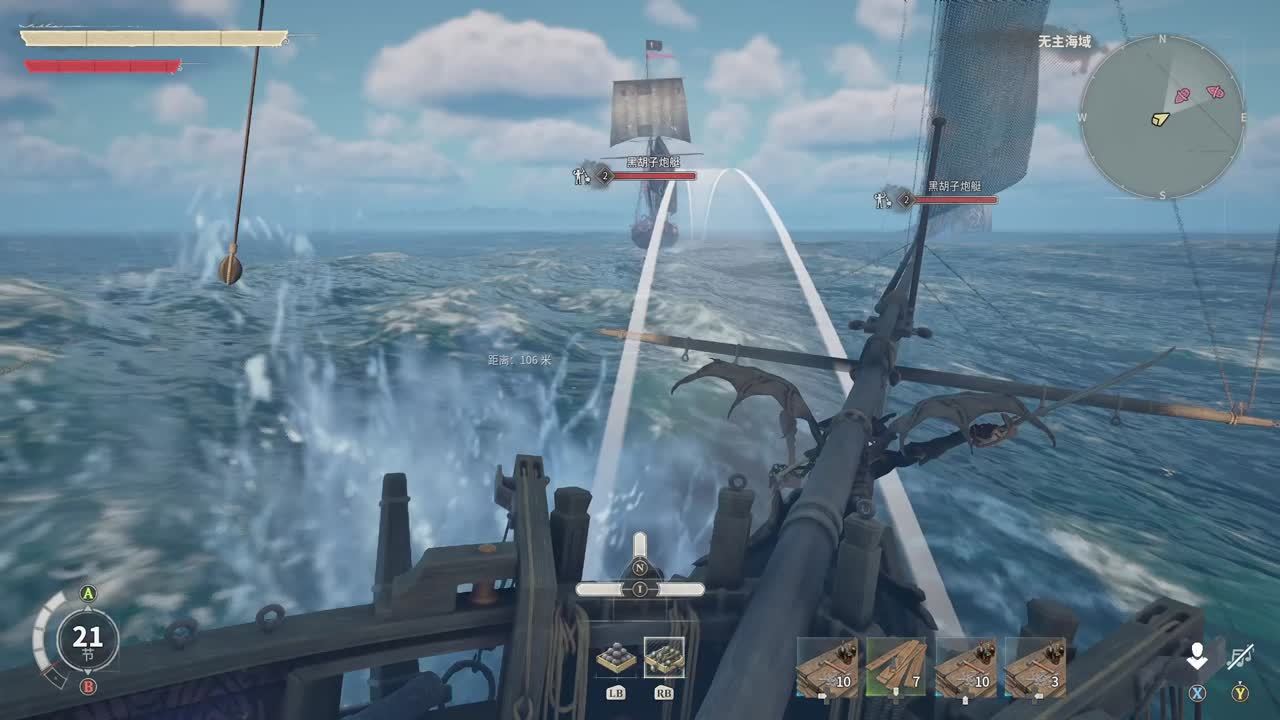This screenshot has height=720, width=1280.
Task: Select the cross-shaped weapon position indicator
Action: click(640, 574)
